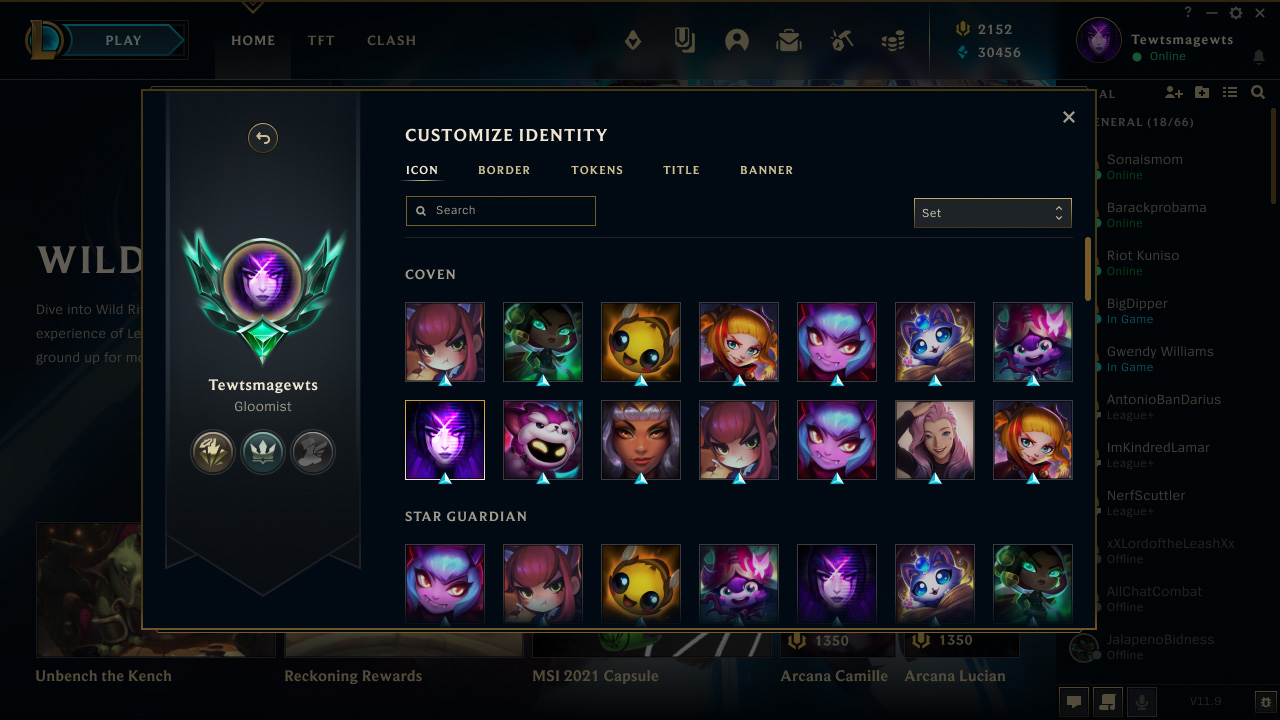Click the add friend icon
The height and width of the screenshot is (720, 1280).
[1174, 93]
